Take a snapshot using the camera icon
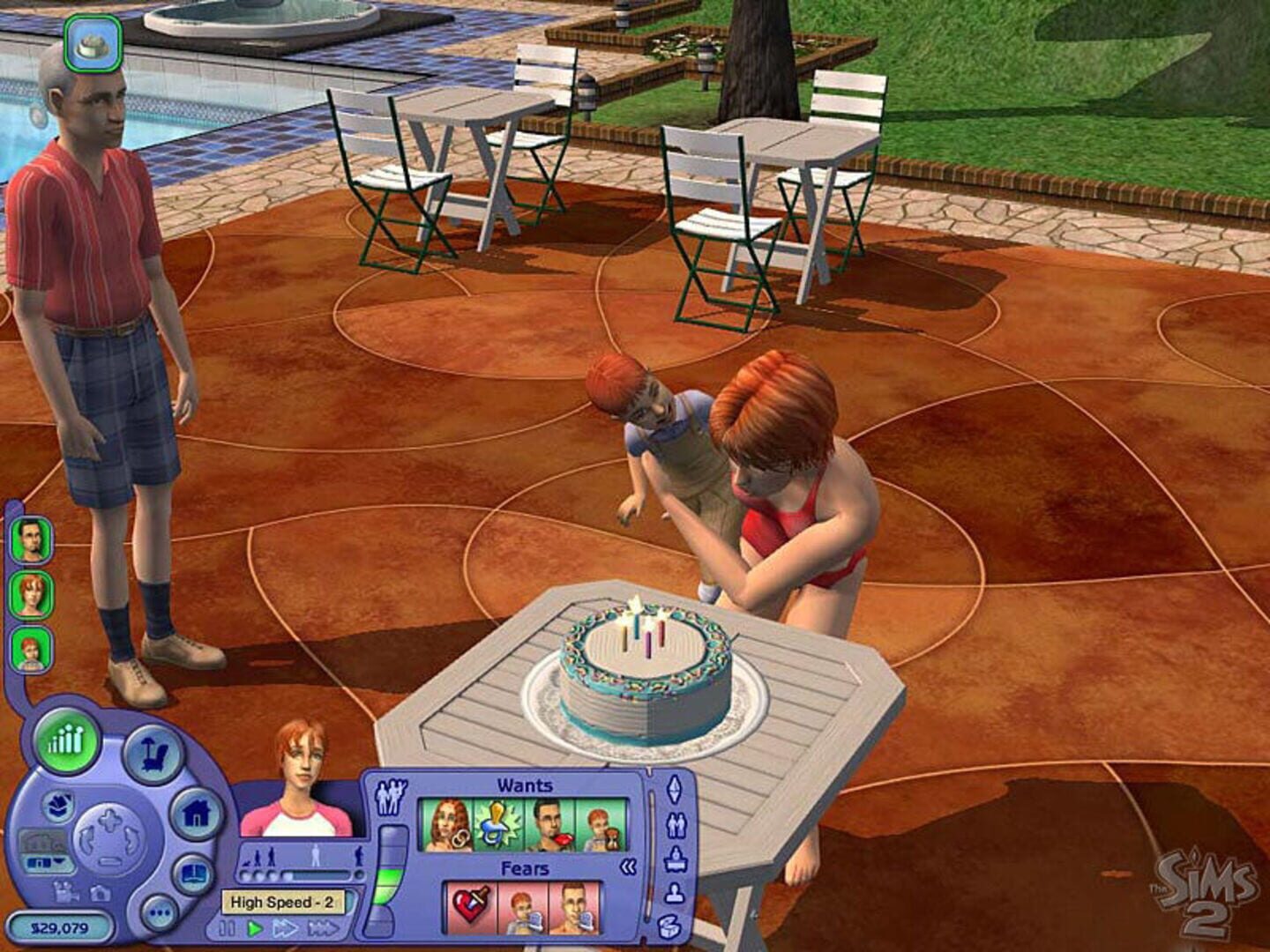Image resolution: width=1270 pixels, height=952 pixels. click(101, 893)
